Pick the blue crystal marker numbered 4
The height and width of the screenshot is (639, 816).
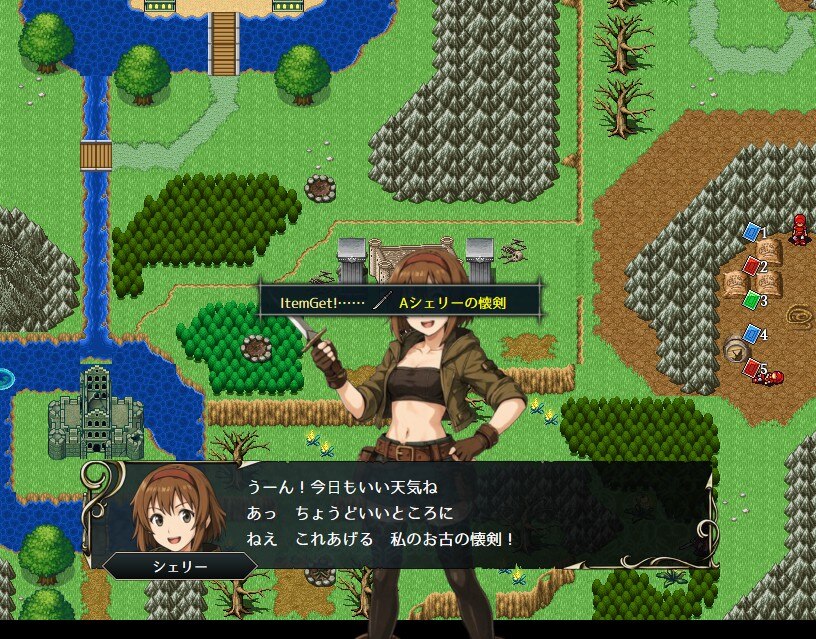(x=752, y=334)
